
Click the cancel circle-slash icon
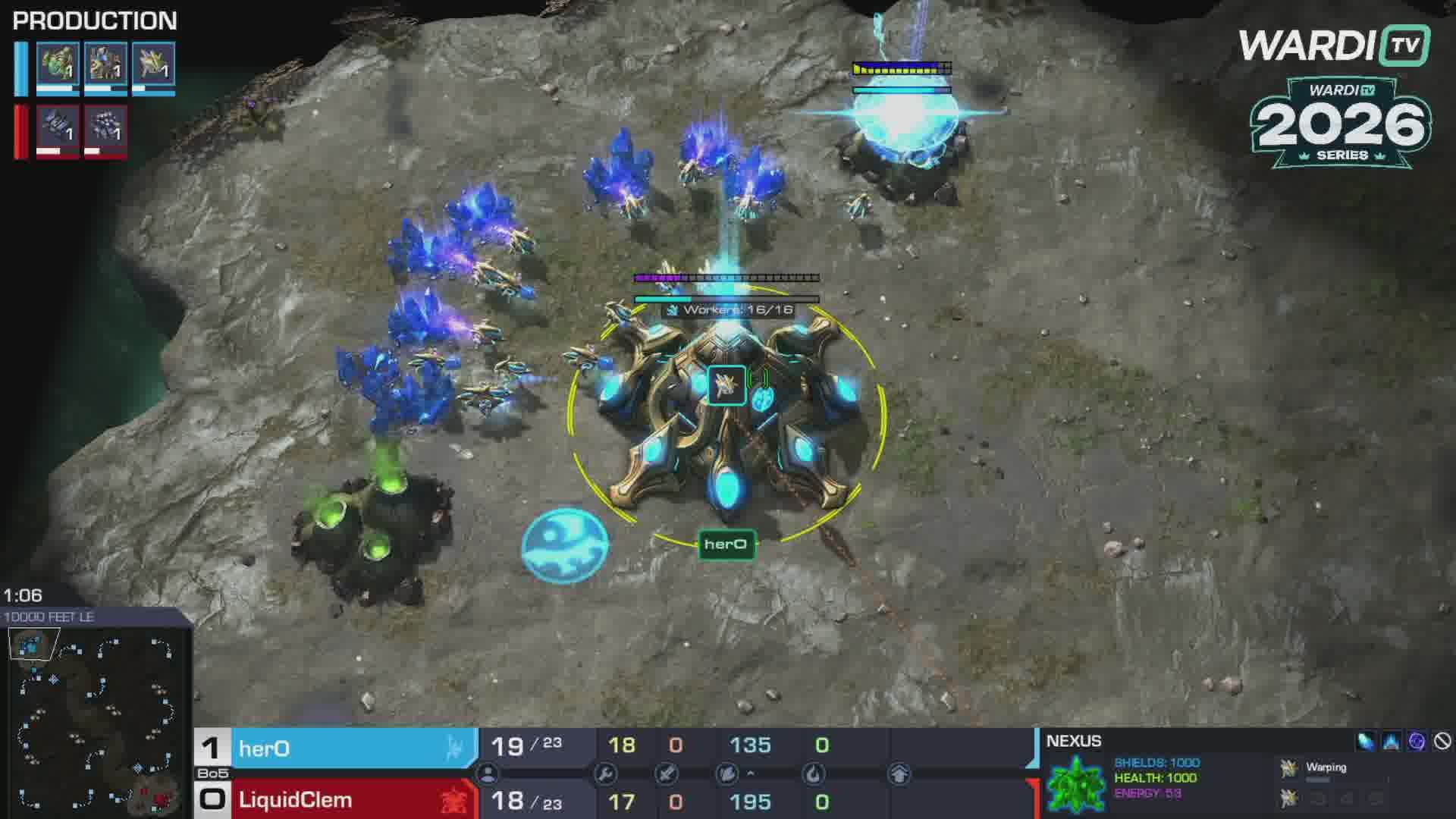pos(1442,742)
